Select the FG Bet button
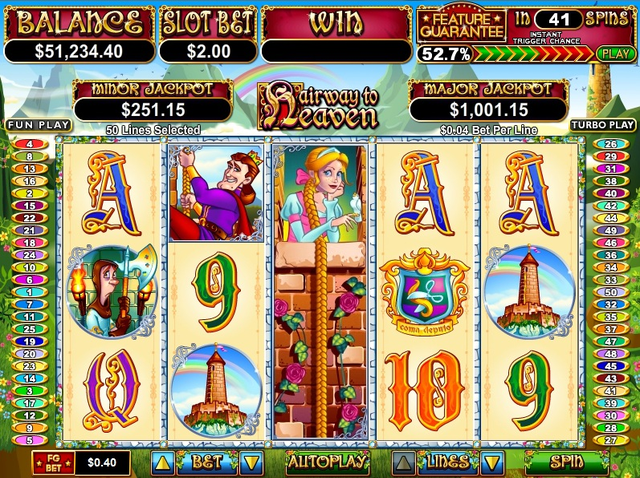Viewport: 640px width, 478px height. pyautogui.click(x=49, y=462)
